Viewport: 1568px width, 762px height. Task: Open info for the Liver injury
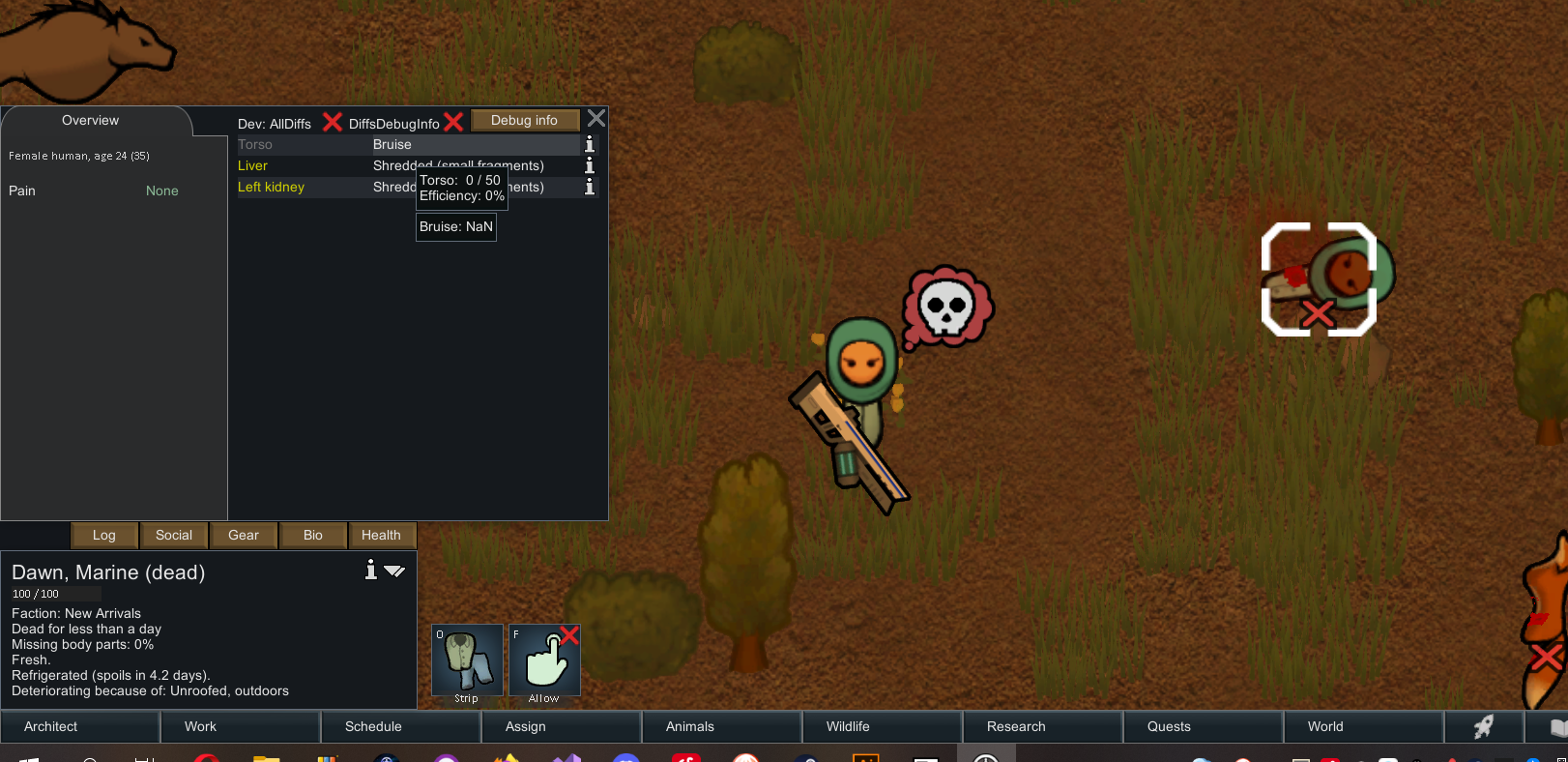589,165
